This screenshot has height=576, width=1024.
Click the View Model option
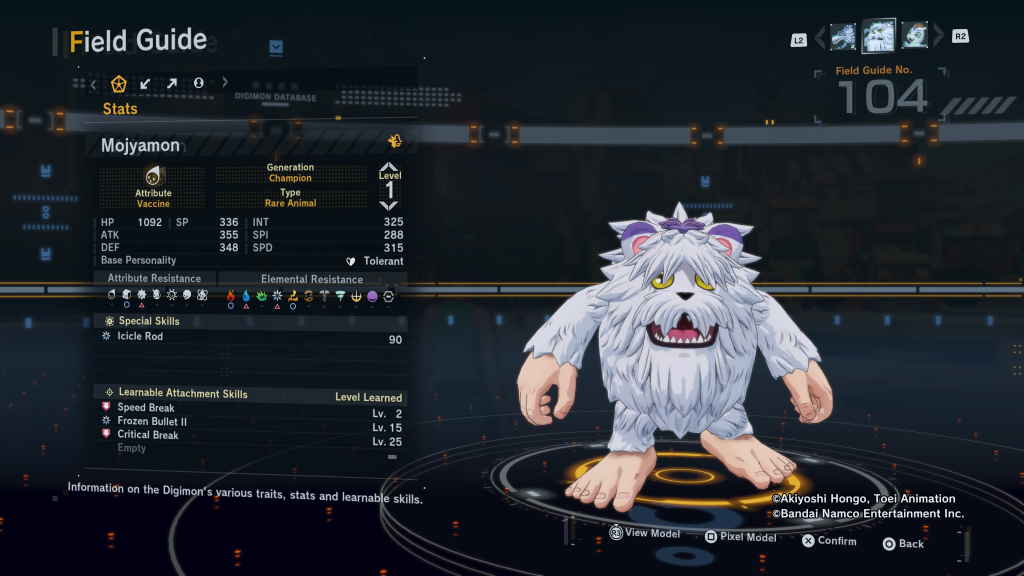[644, 534]
